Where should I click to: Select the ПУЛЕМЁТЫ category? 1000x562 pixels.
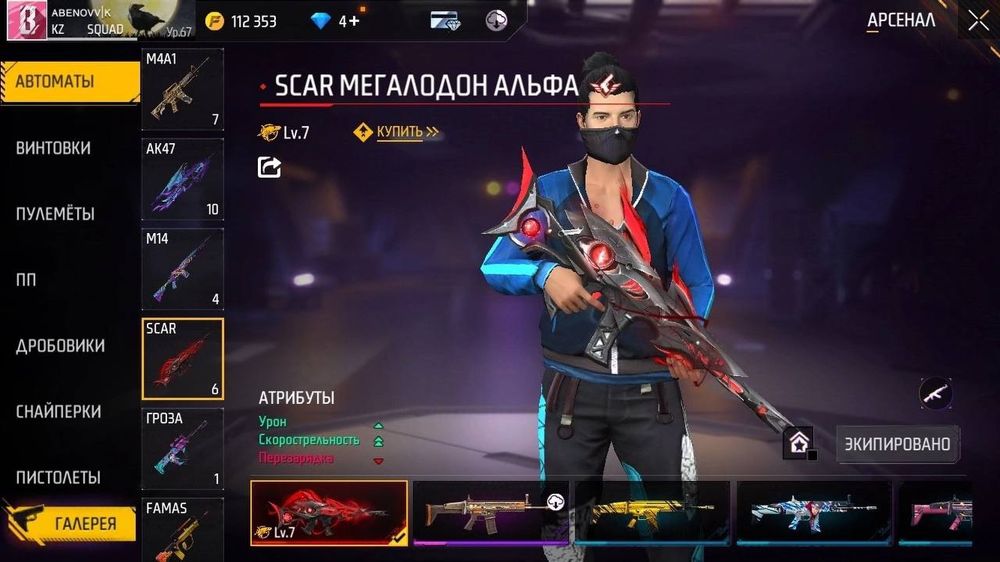56,214
